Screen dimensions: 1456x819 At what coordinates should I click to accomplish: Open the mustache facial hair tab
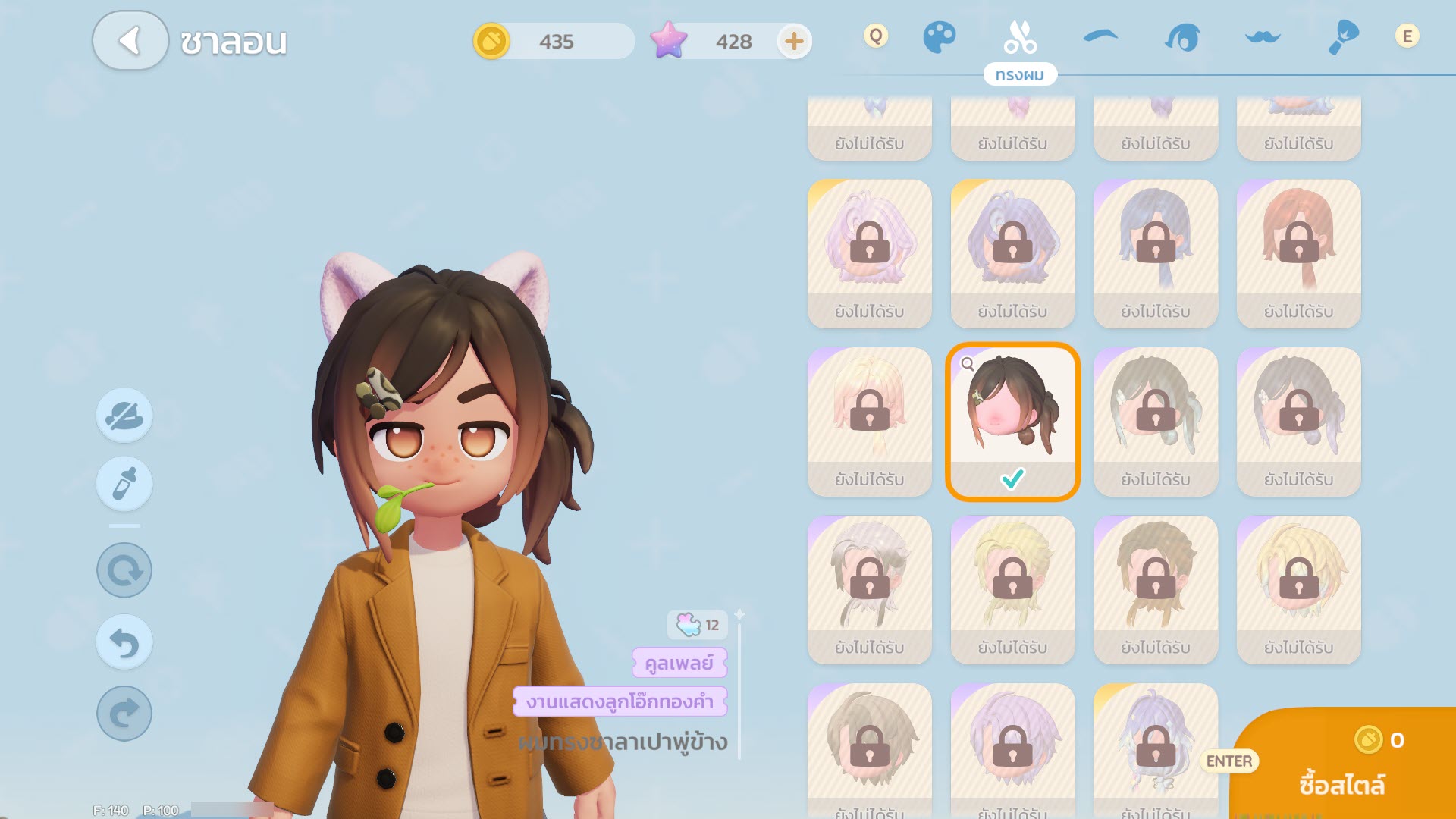(1263, 37)
